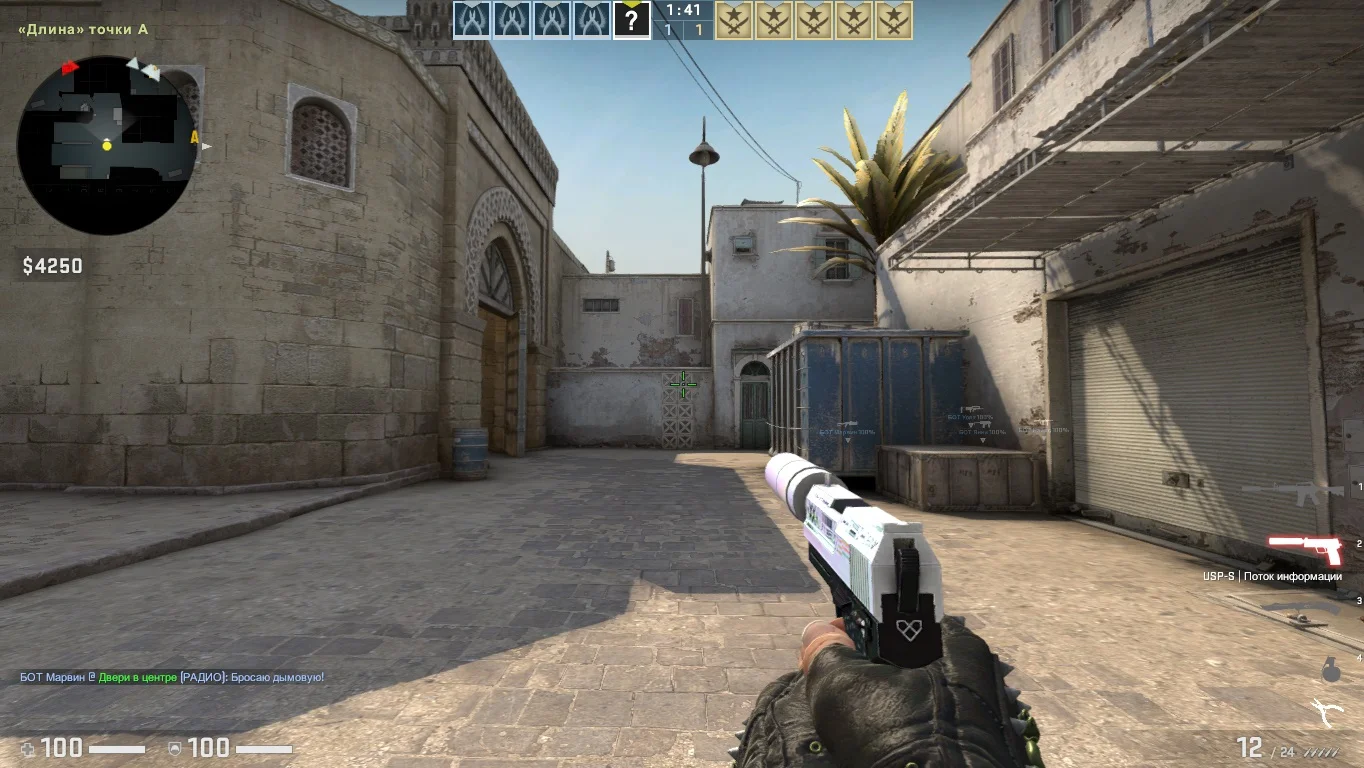The image size is (1364, 768).
Task: Click the red enemy arrow on the radar
Action: pos(69,68)
